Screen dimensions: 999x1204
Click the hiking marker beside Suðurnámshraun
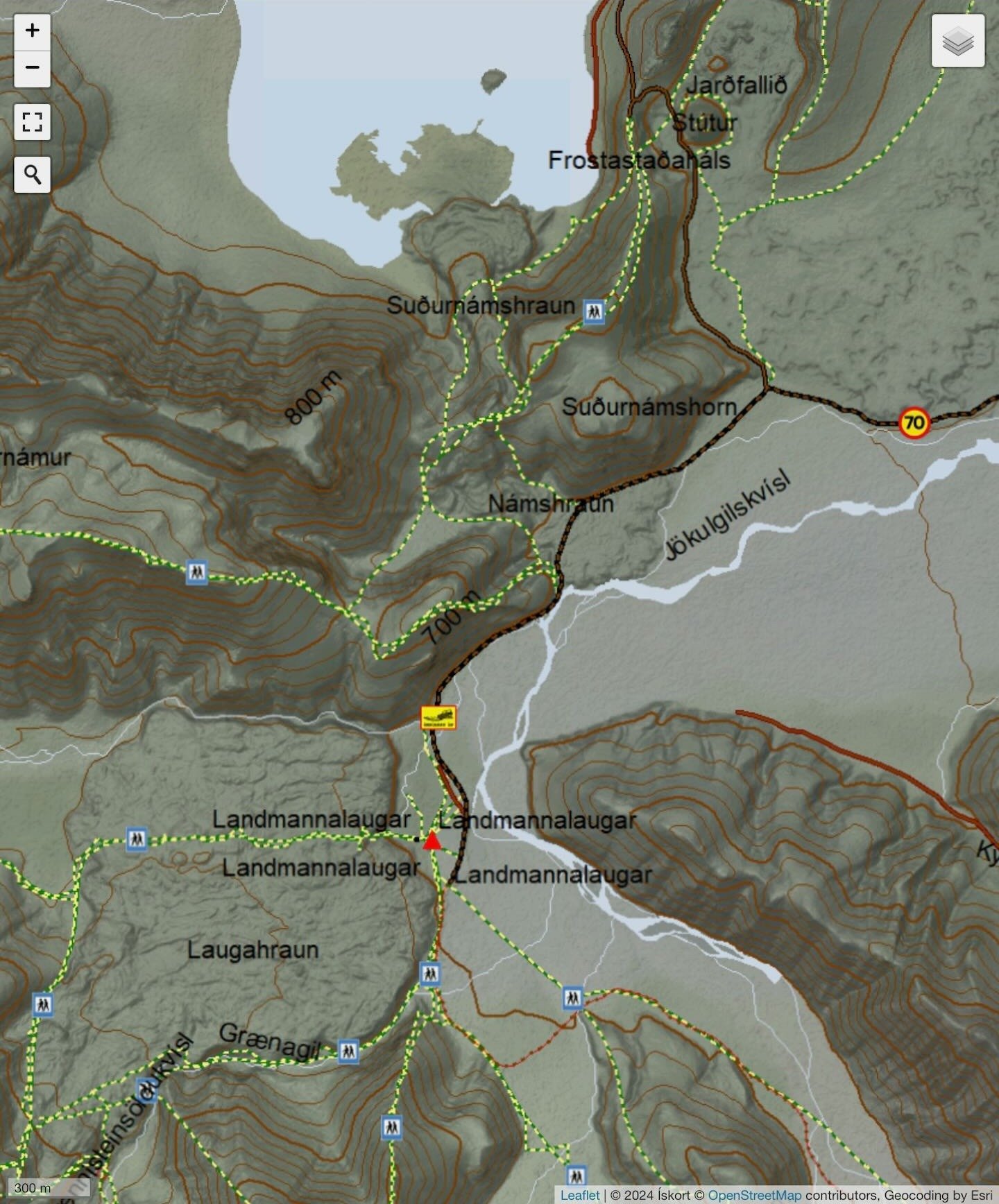[593, 311]
